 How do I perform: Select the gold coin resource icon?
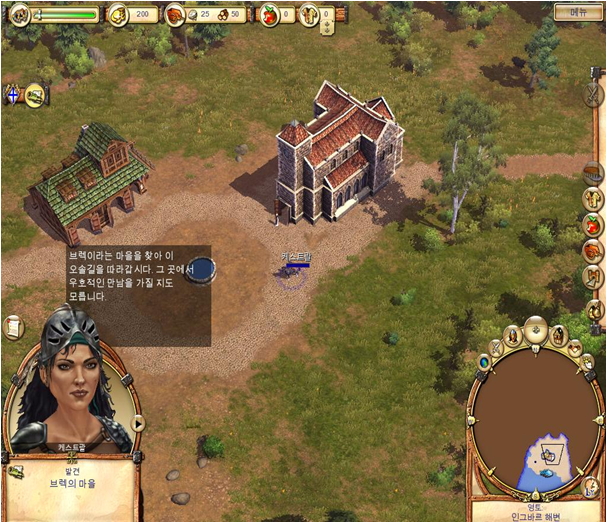click(x=118, y=14)
